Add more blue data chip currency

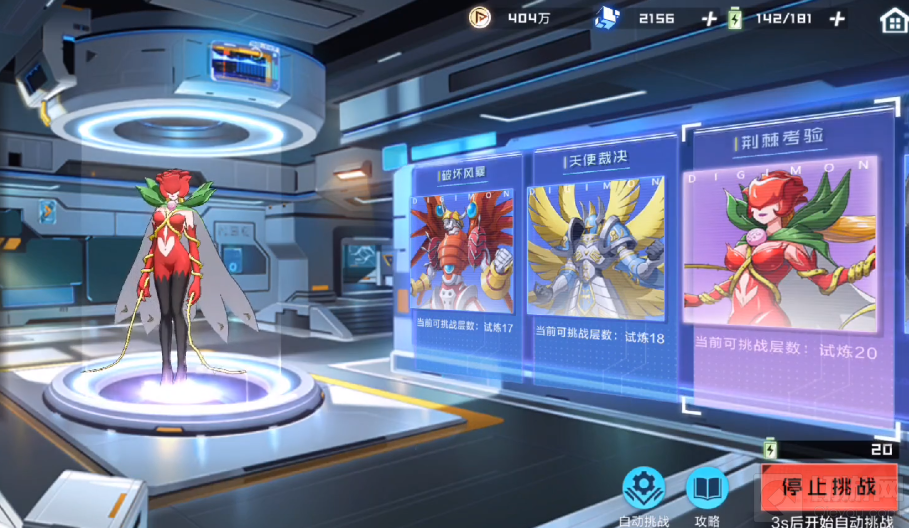pyautogui.click(x=709, y=19)
